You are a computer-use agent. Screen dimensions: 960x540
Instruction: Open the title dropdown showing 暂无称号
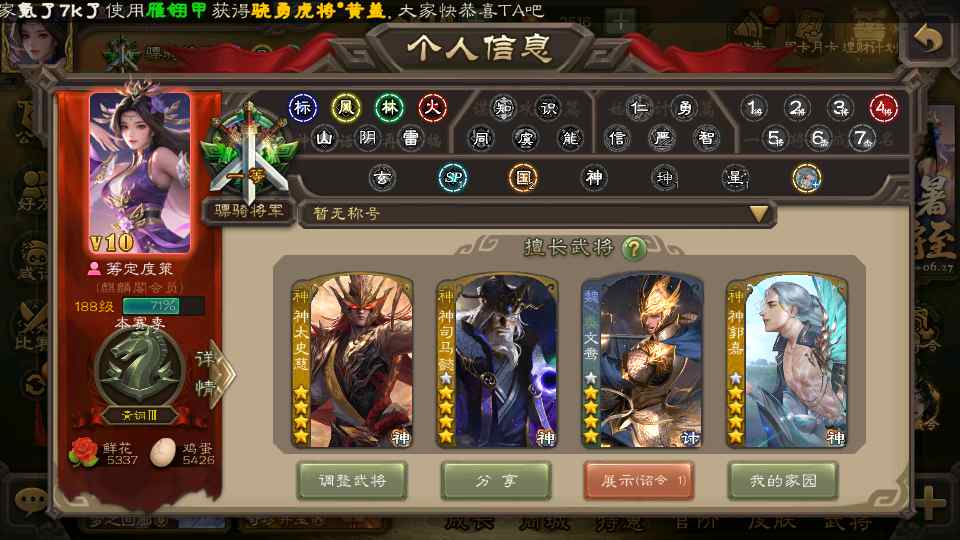(x=538, y=214)
